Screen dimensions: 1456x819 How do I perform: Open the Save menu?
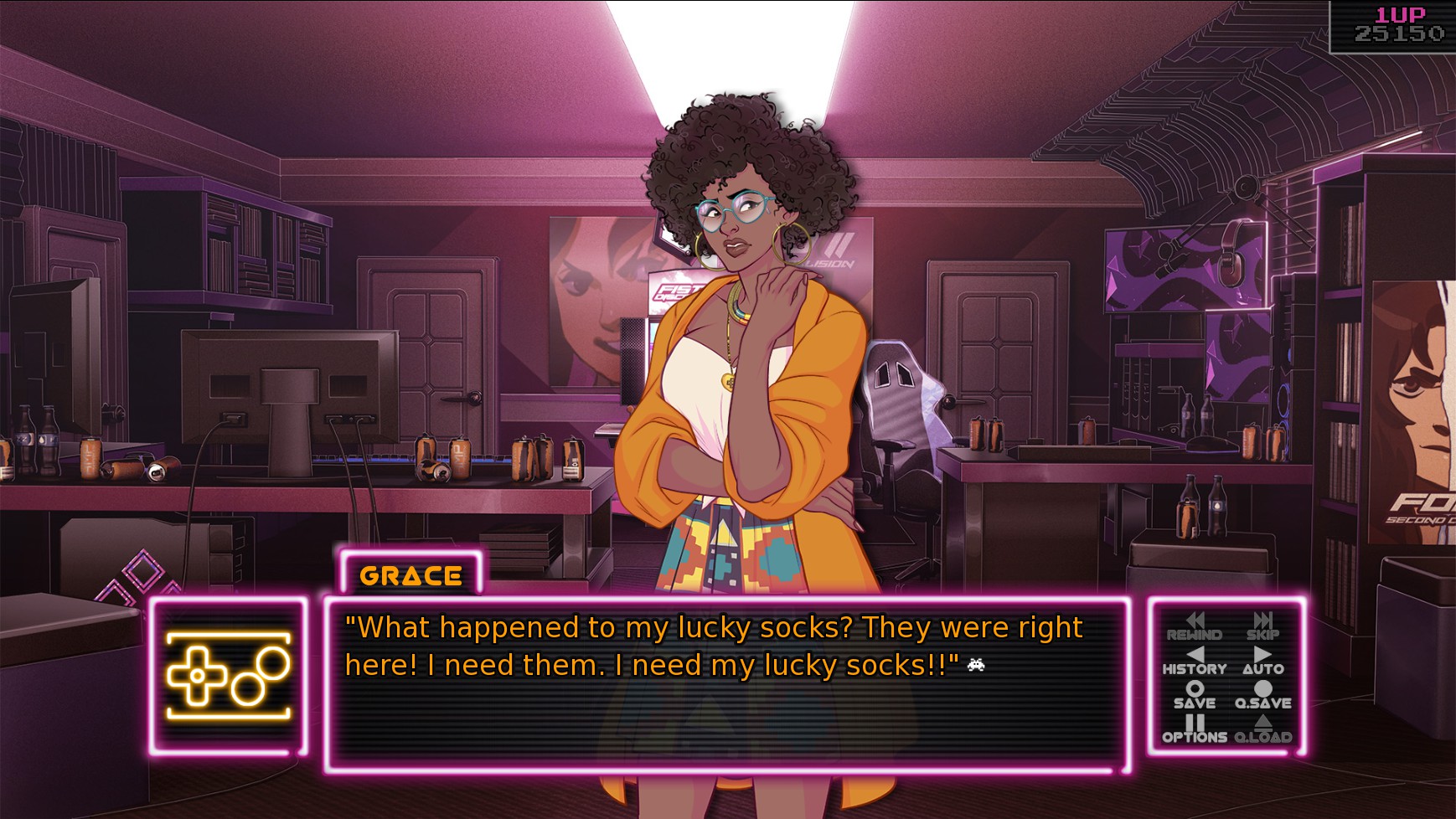coord(1194,695)
